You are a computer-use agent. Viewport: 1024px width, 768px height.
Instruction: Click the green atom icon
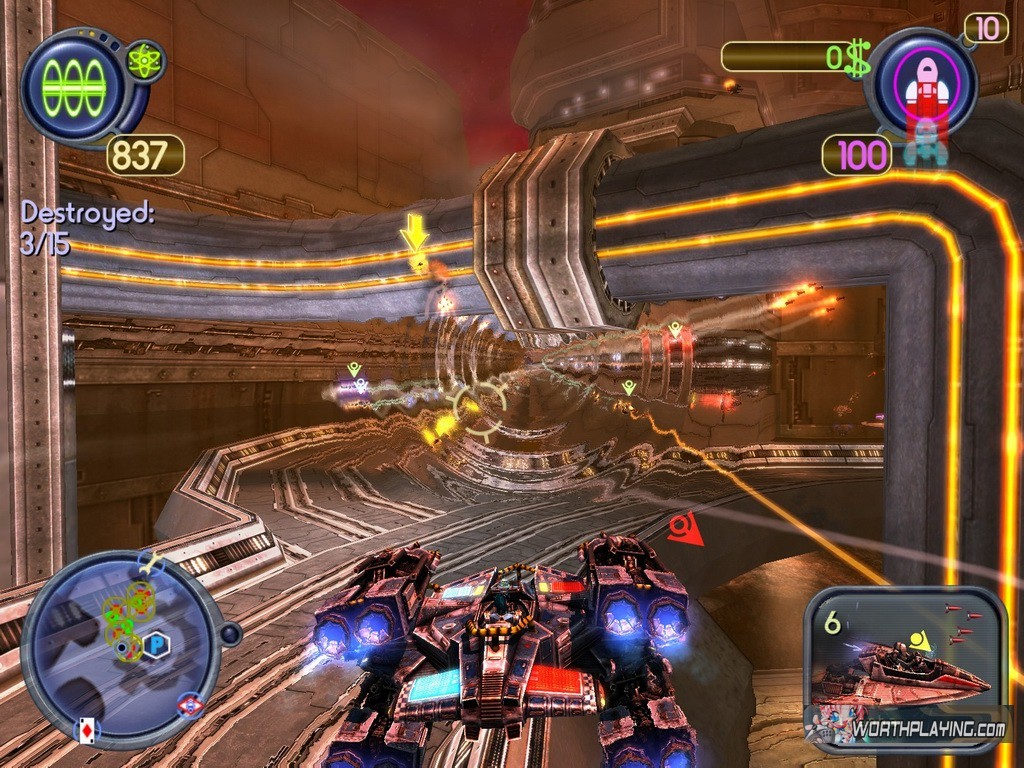click(x=144, y=62)
